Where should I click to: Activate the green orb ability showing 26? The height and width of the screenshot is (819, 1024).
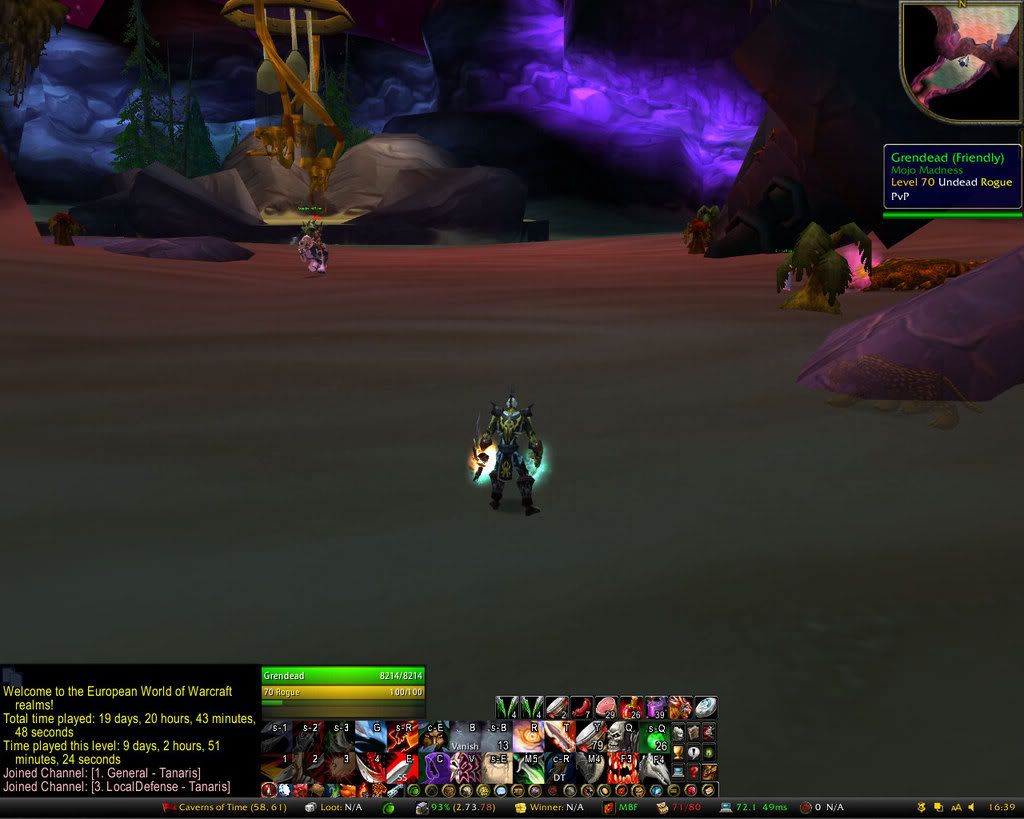tap(656, 738)
